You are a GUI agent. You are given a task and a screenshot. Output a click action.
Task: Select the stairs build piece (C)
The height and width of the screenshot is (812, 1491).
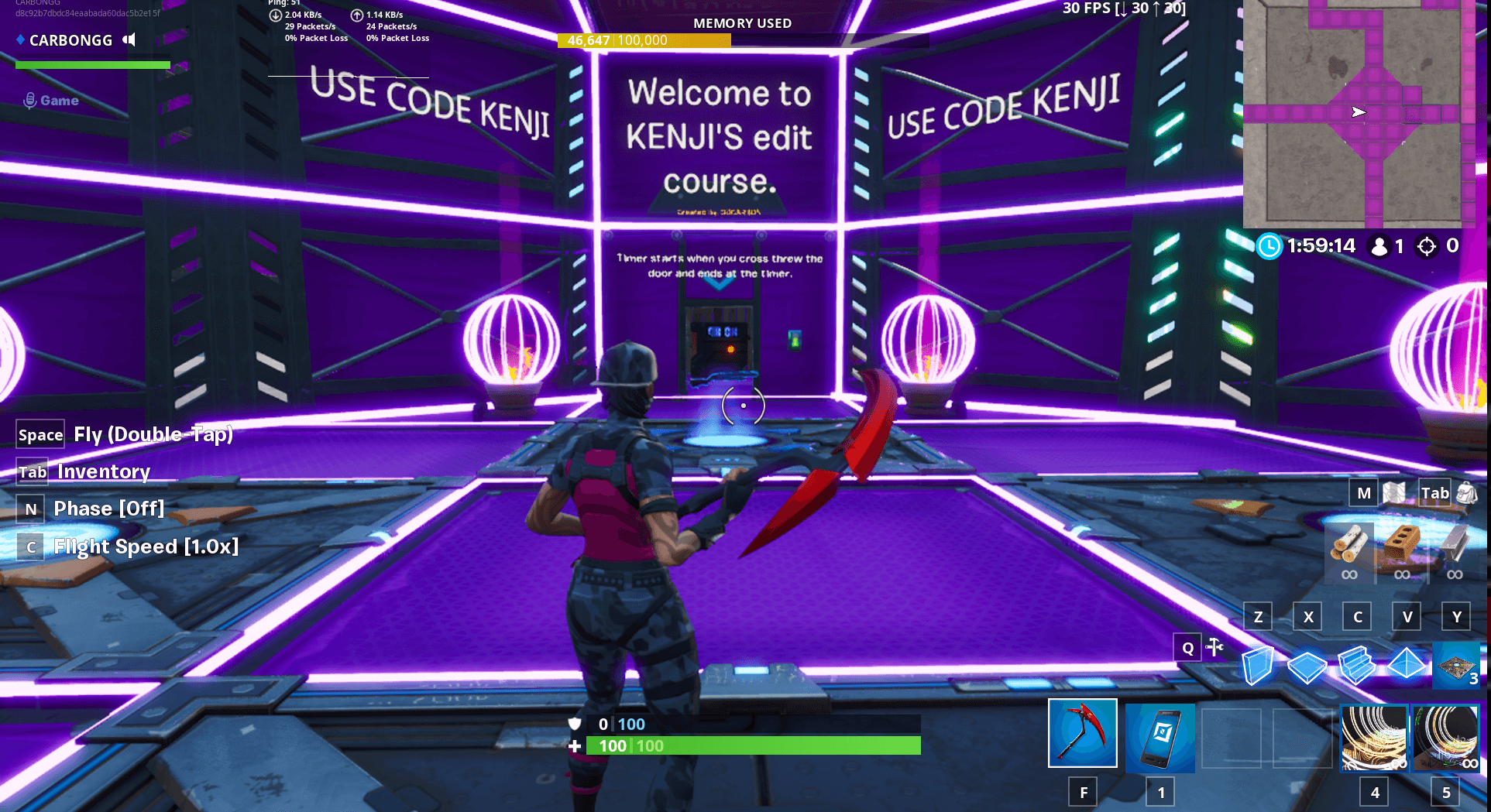(1357, 666)
